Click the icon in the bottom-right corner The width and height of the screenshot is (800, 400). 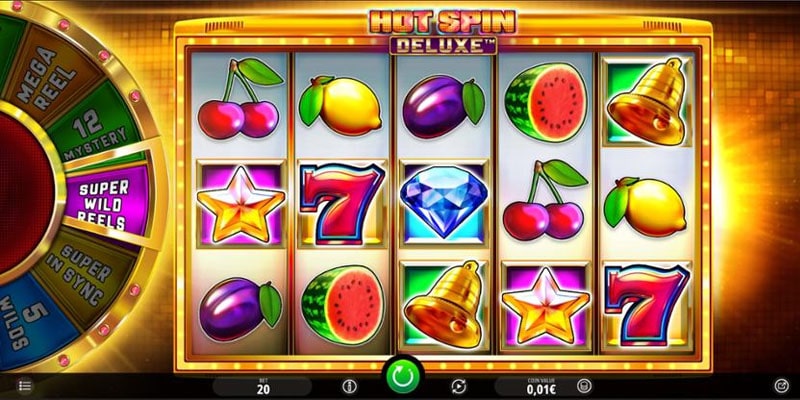click(781, 385)
